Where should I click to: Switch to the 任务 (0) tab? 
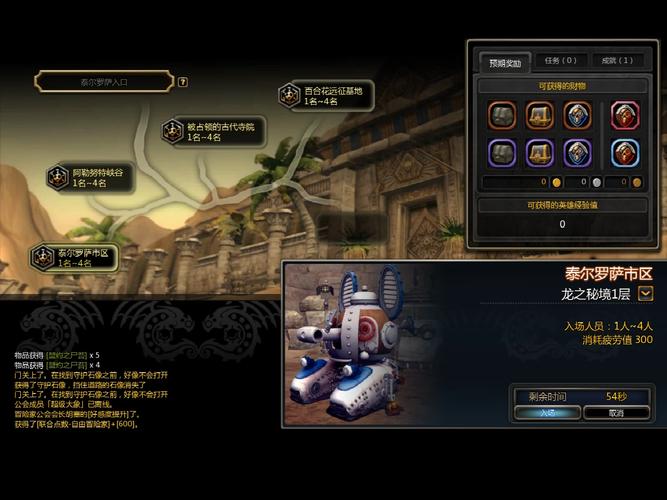click(560, 61)
